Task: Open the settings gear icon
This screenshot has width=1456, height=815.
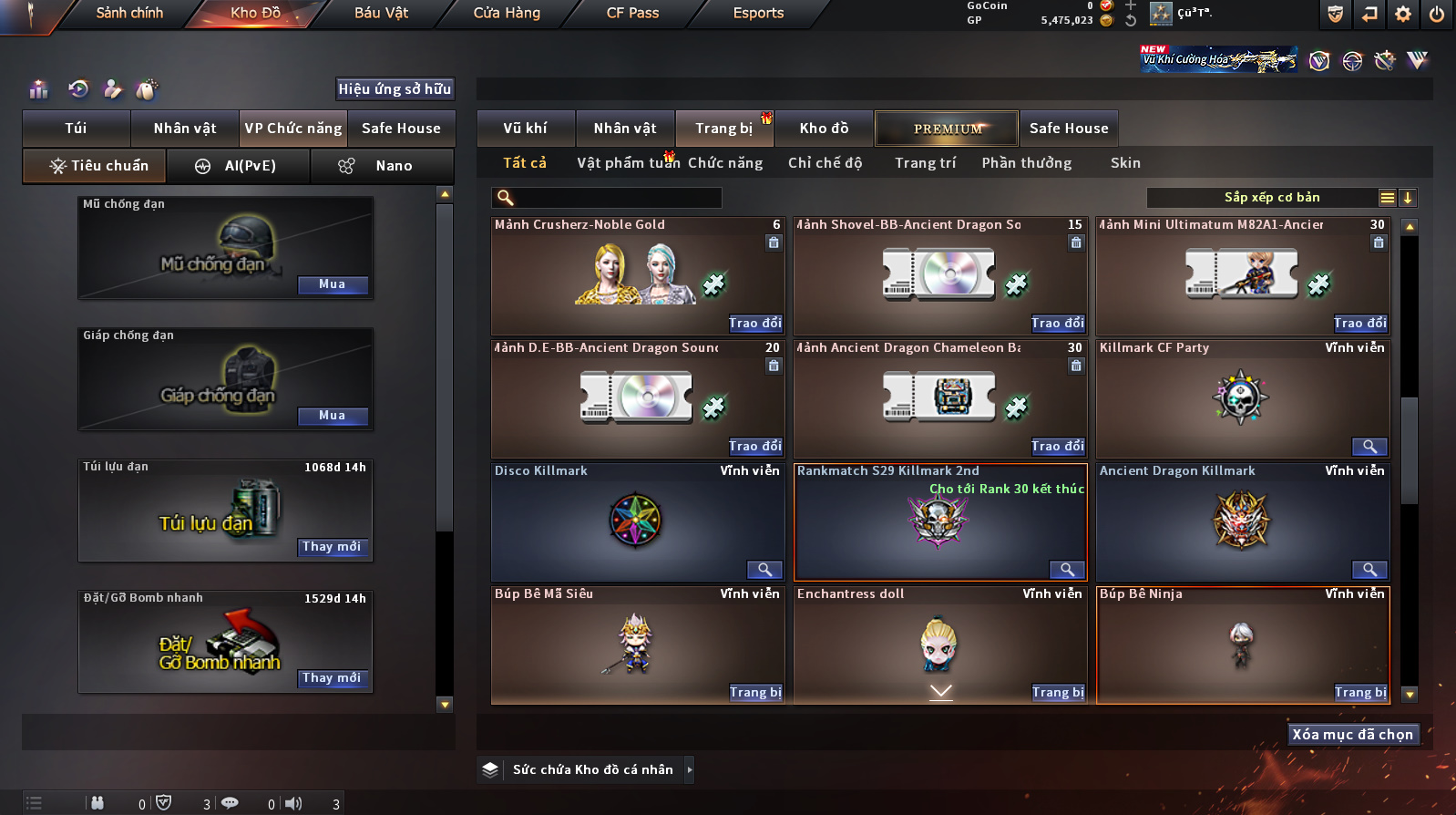Action: tap(1403, 14)
